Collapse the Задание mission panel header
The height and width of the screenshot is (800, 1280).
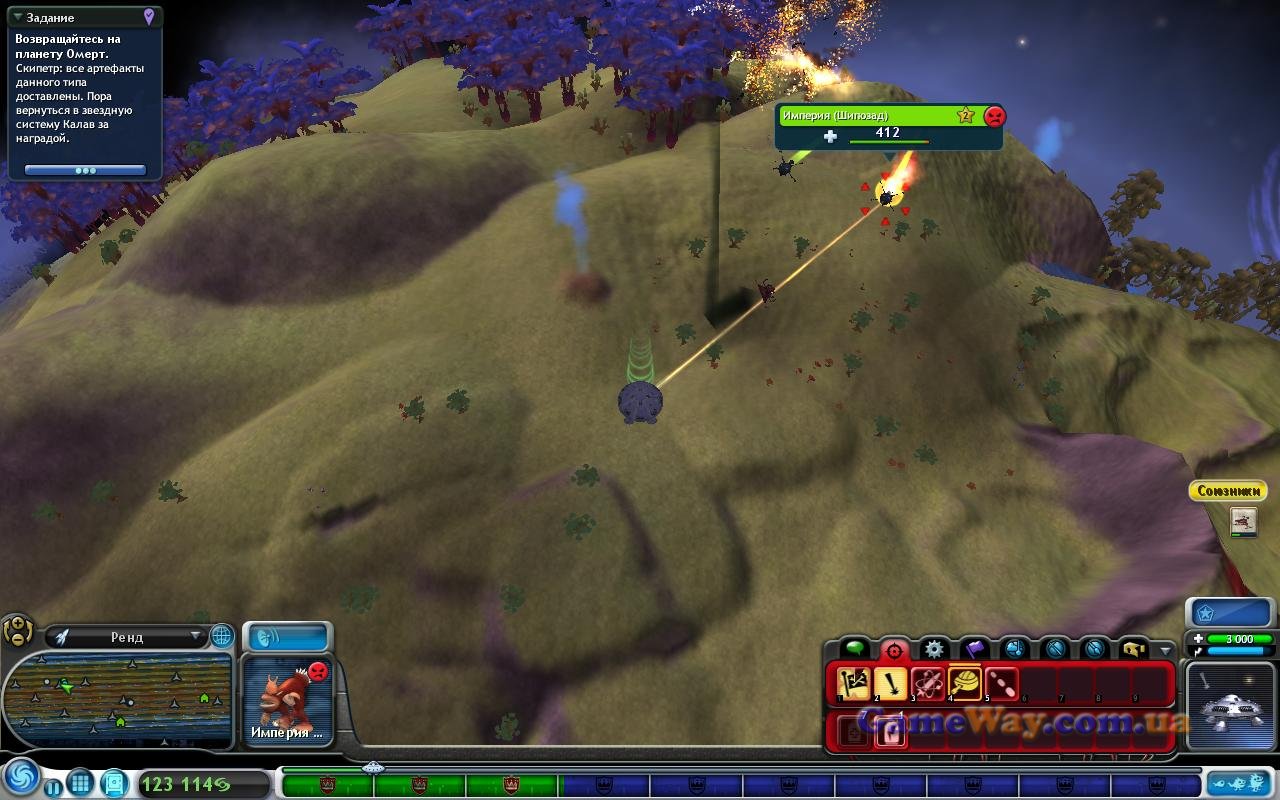pyautogui.click(x=18, y=18)
